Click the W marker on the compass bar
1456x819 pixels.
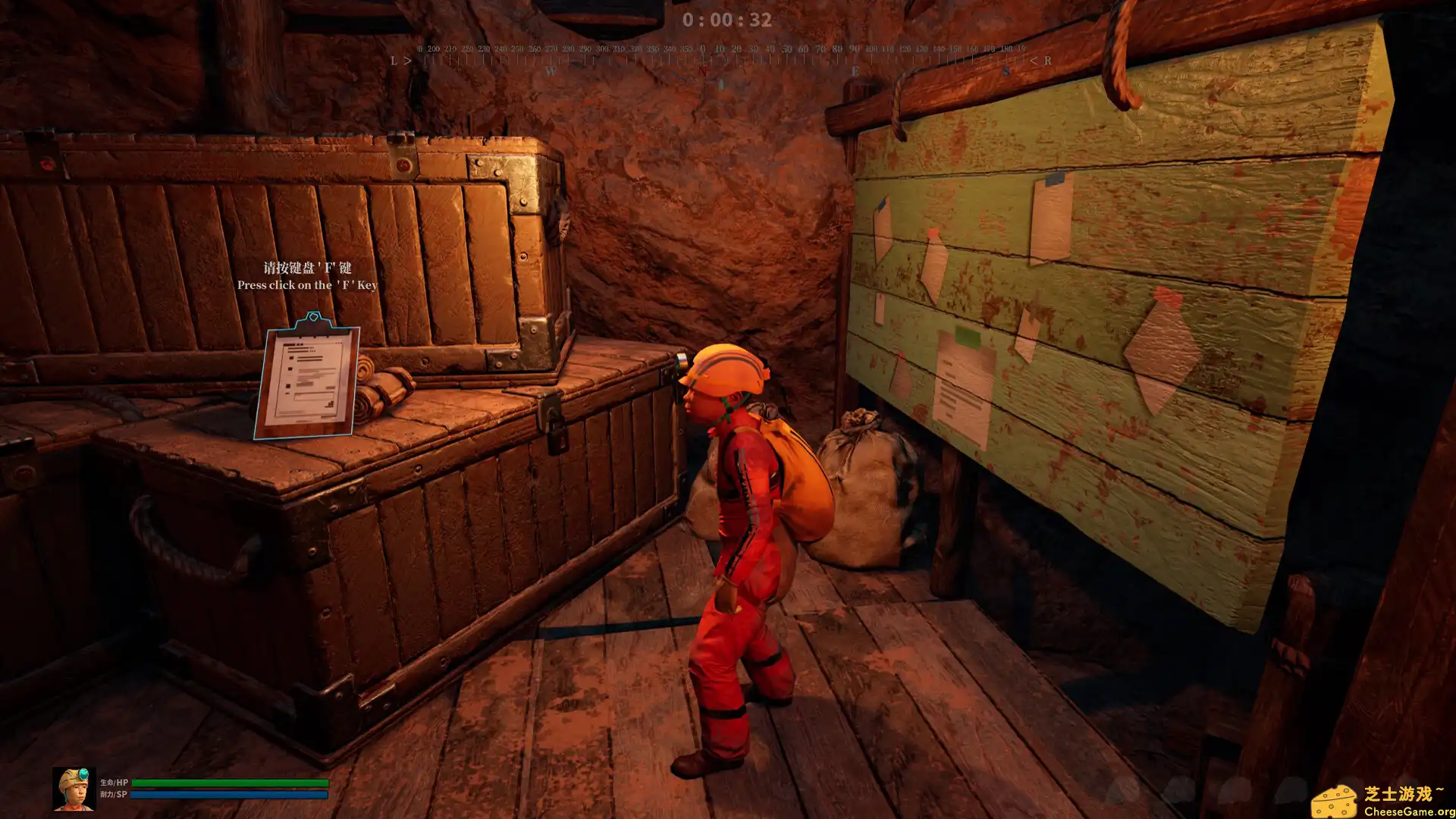pos(551,71)
